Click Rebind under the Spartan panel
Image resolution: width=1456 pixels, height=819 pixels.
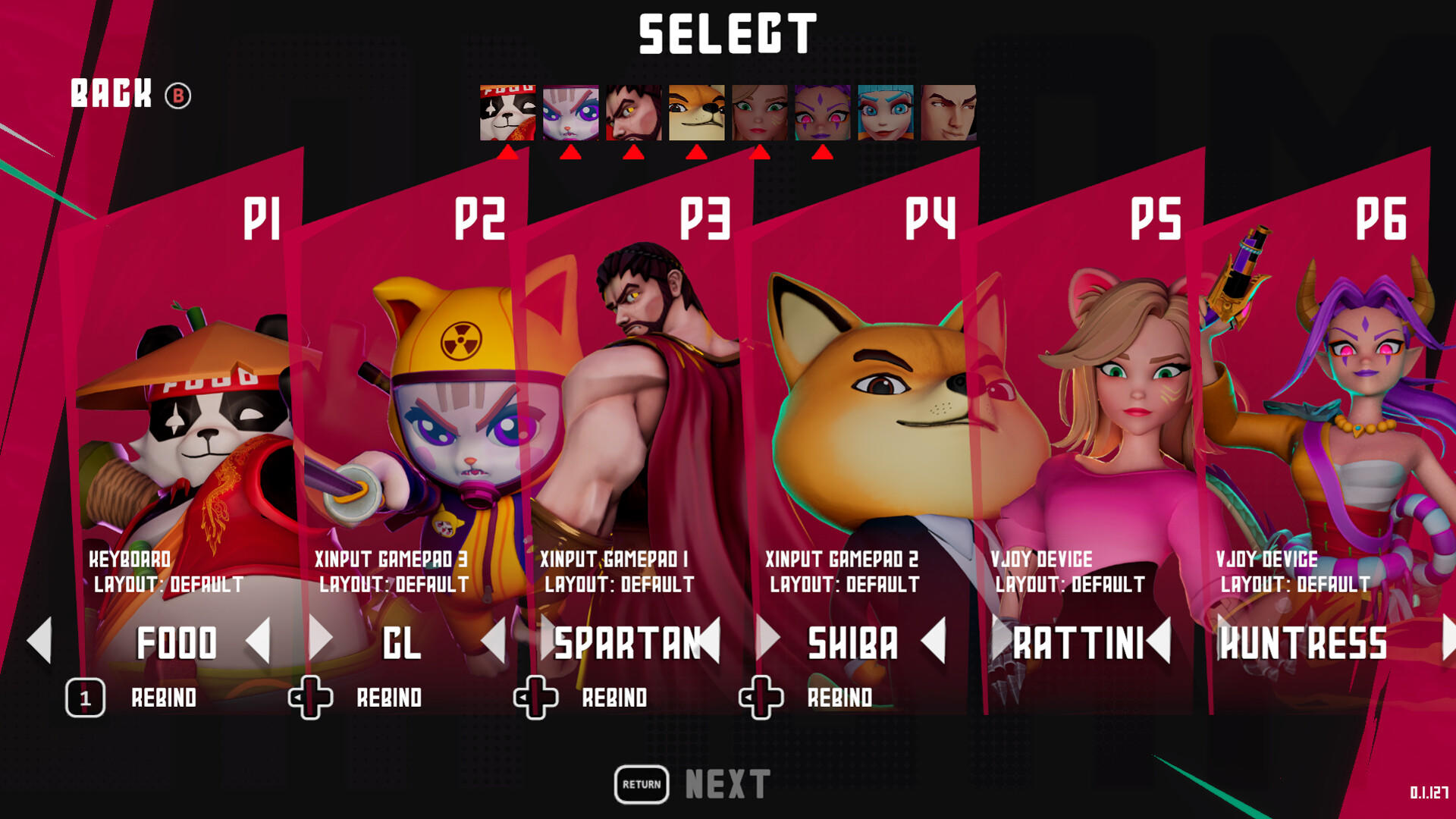pyautogui.click(x=614, y=698)
